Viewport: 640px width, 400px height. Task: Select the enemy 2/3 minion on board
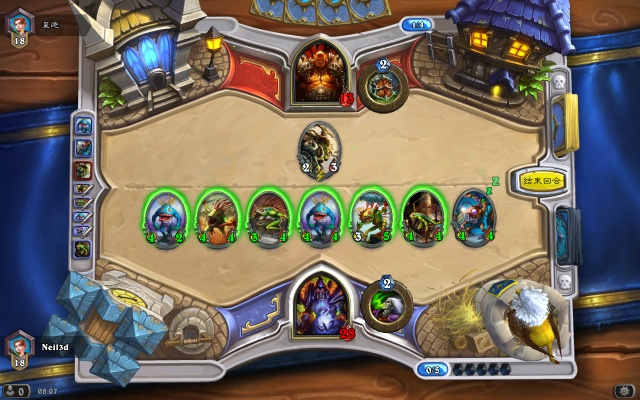319,148
